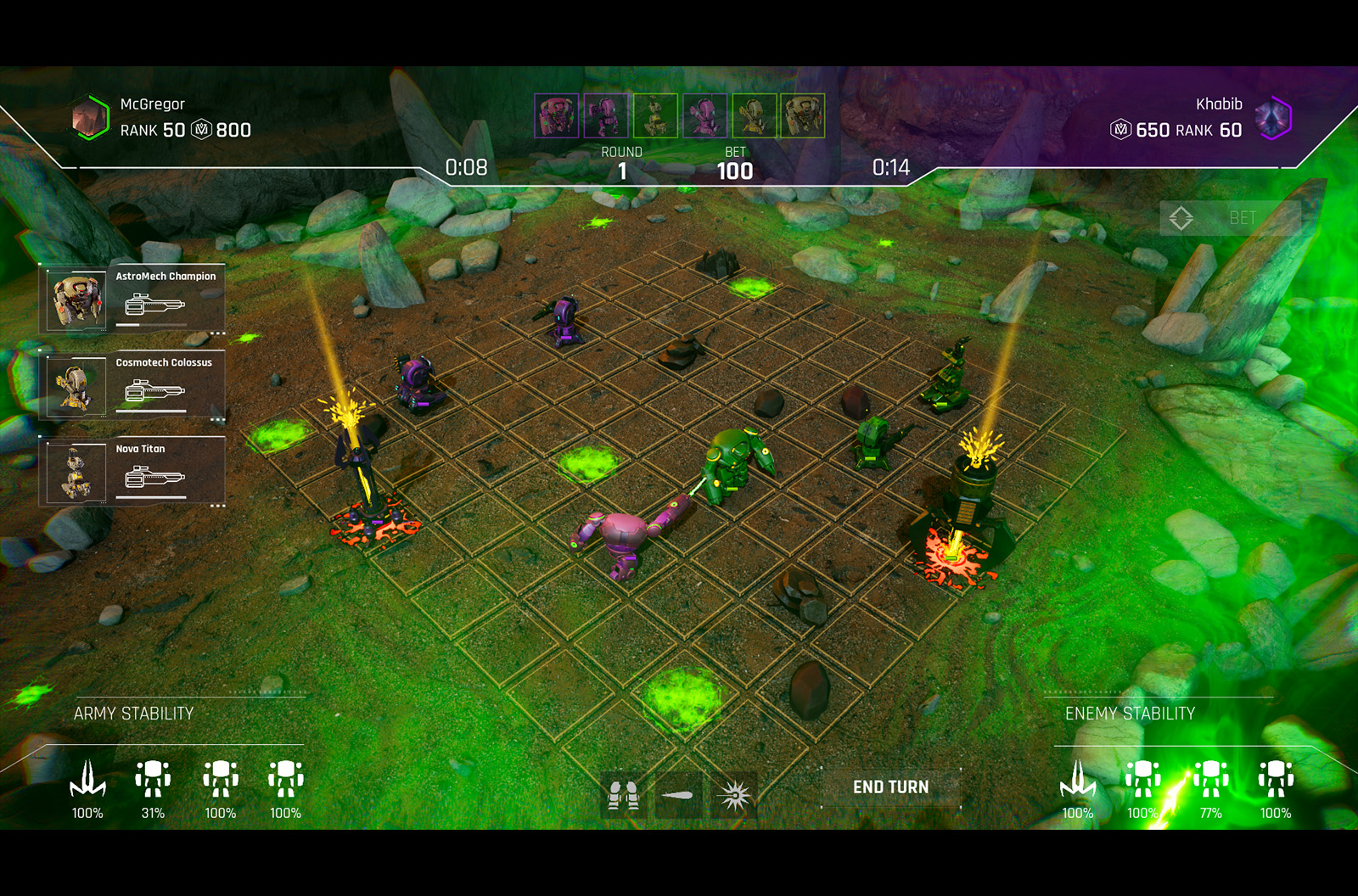Click McGregor's player avatar
Screen dimensions: 1358x896
(x=90, y=117)
